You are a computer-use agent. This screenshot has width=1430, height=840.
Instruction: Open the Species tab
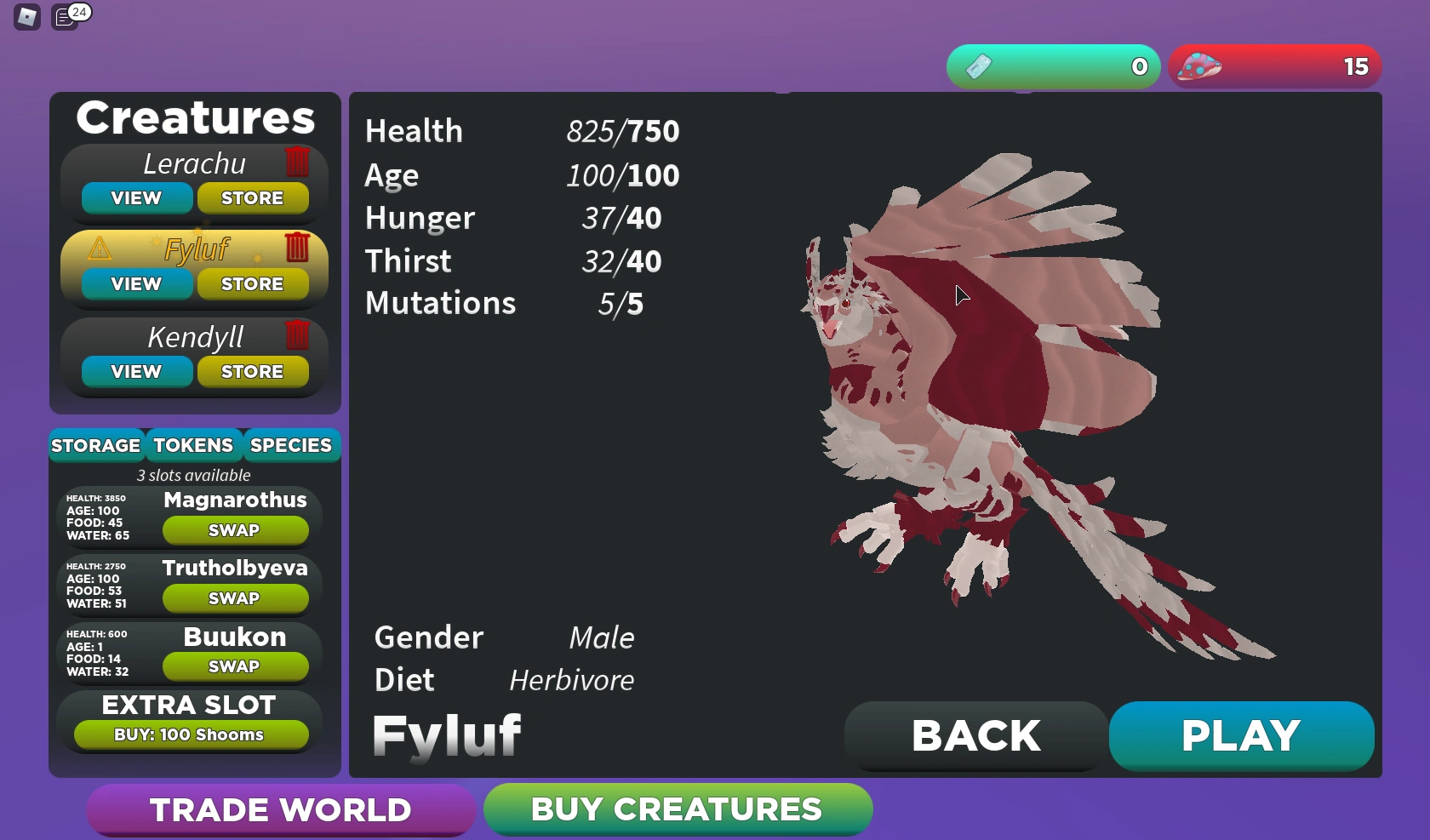coord(290,444)
